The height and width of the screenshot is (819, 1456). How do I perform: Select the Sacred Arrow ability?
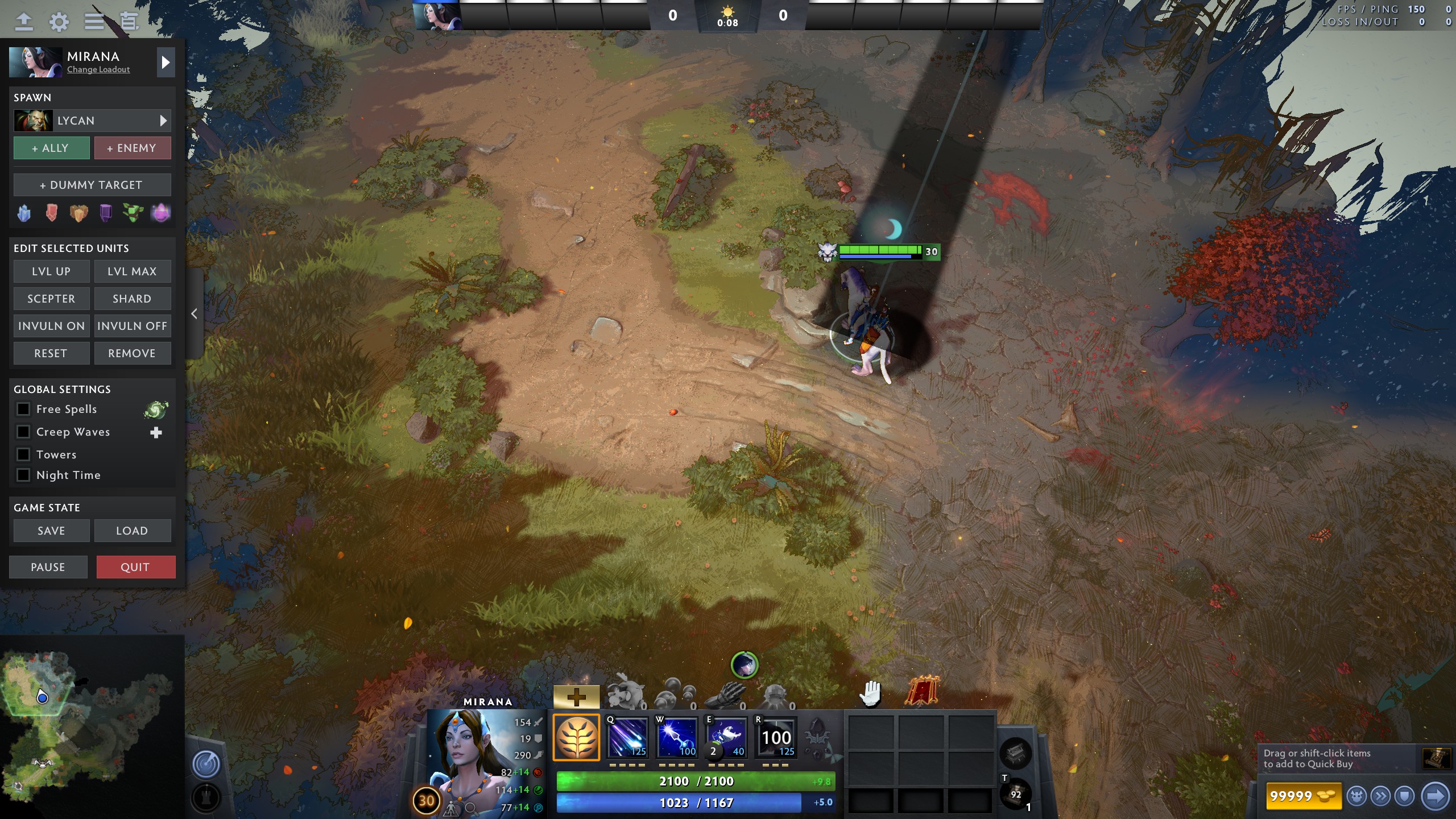(678, 738)
